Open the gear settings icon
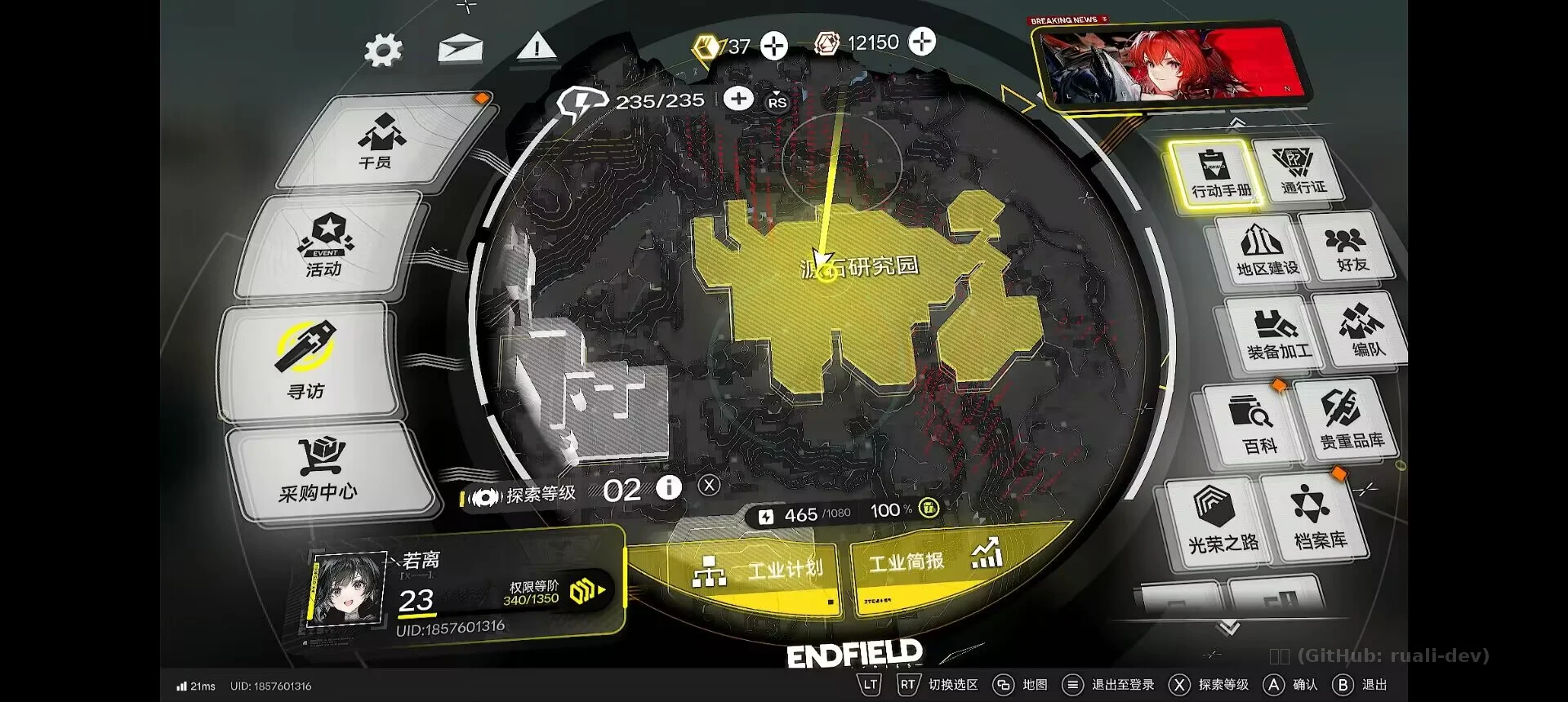Screen dimensions: 1568x702 coord(383,51)
